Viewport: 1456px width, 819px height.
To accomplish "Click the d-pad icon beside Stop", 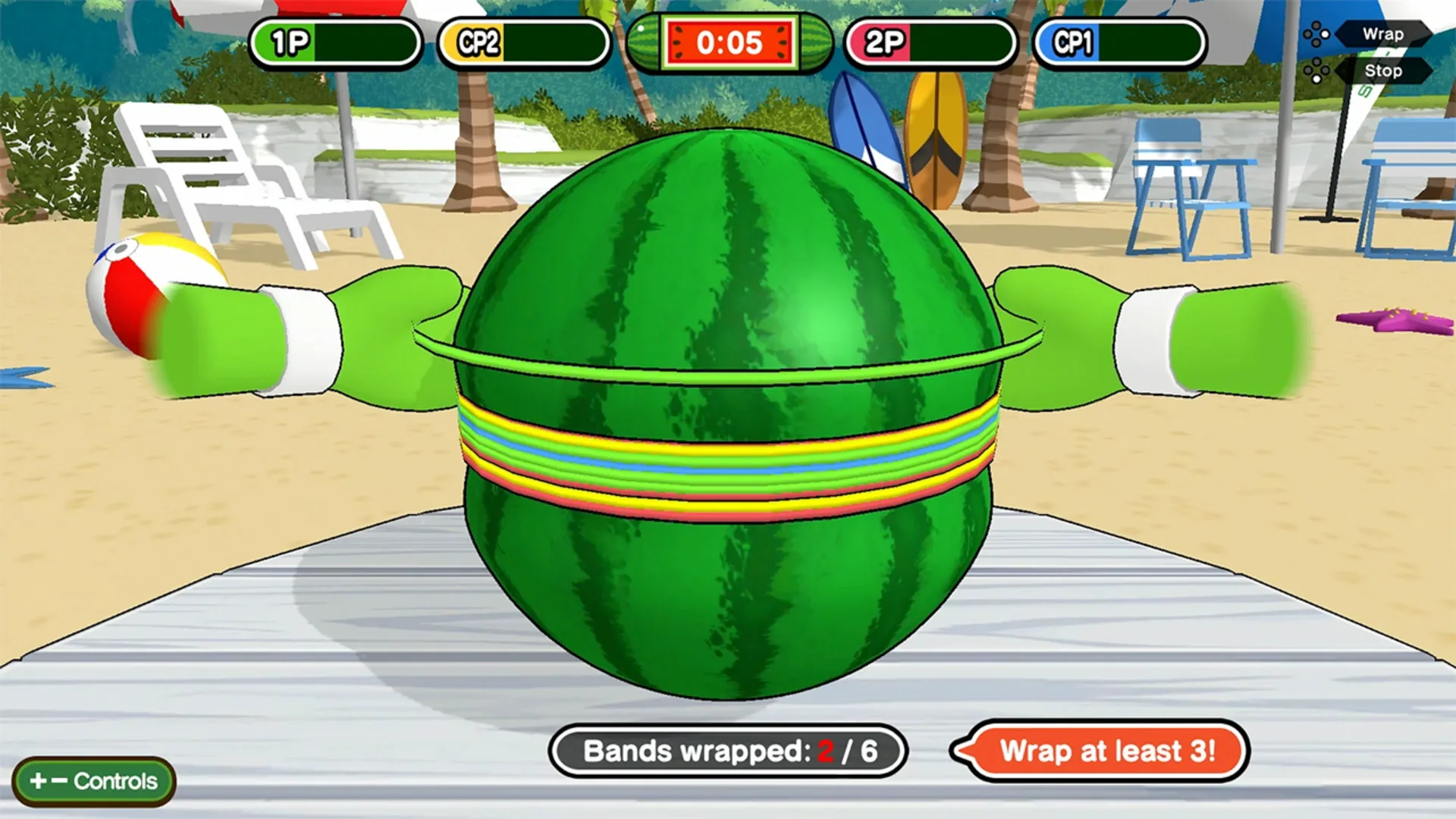I will point(1317,71).
